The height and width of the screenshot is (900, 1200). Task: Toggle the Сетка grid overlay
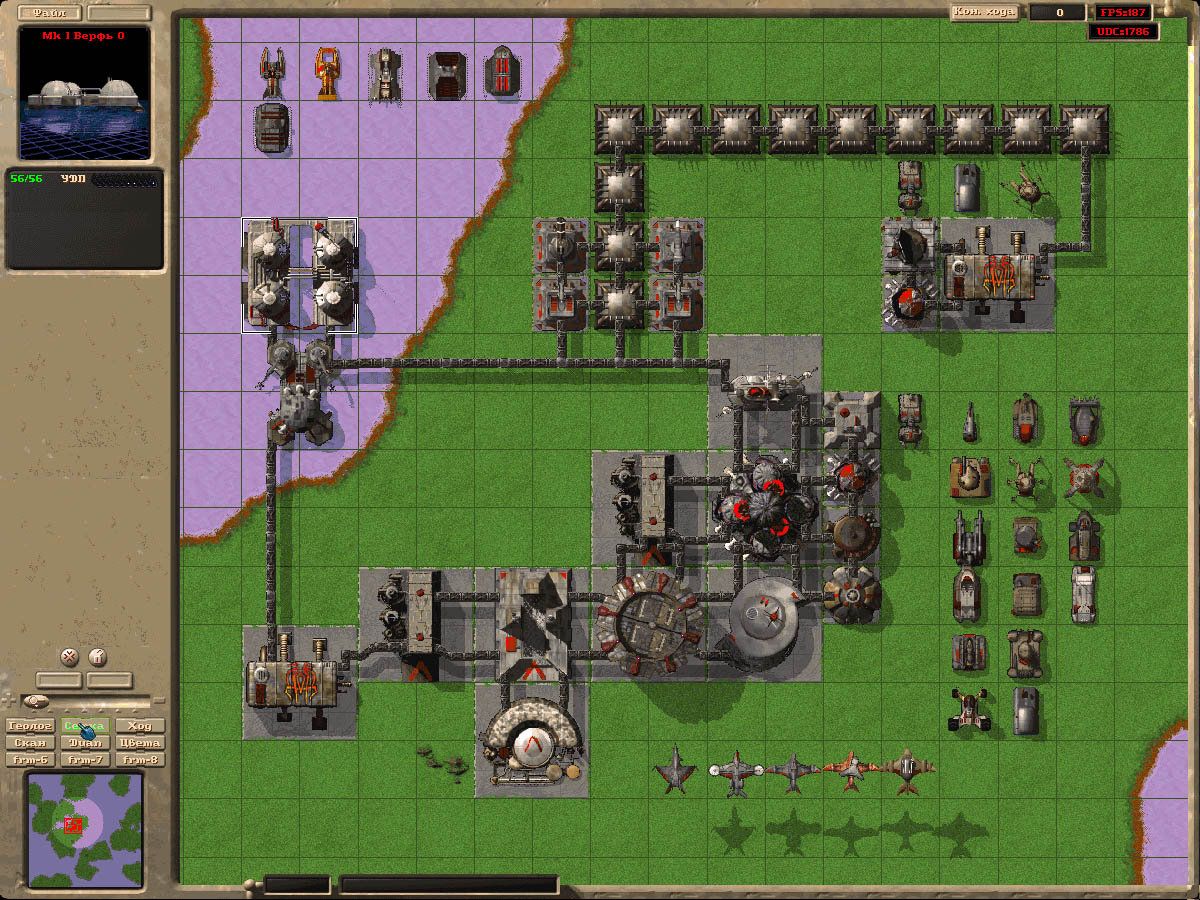[x=85, y=726]
